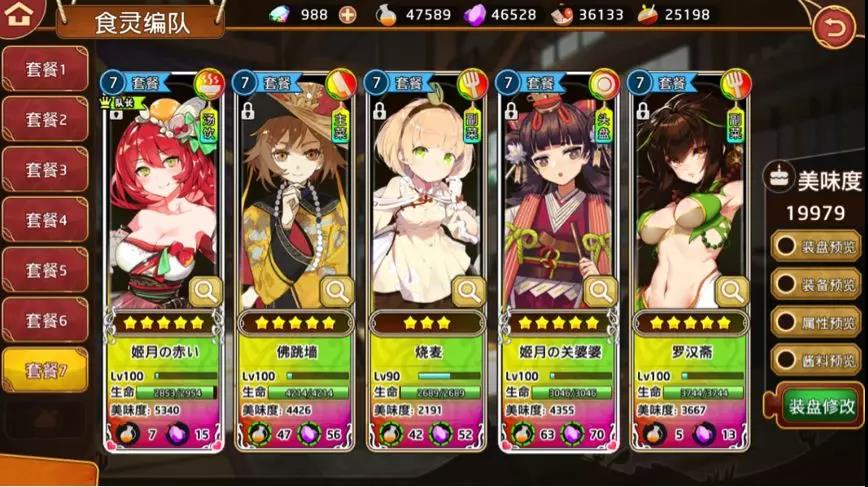
Task: Switch to 套餐4 tab
Action: 46,220
